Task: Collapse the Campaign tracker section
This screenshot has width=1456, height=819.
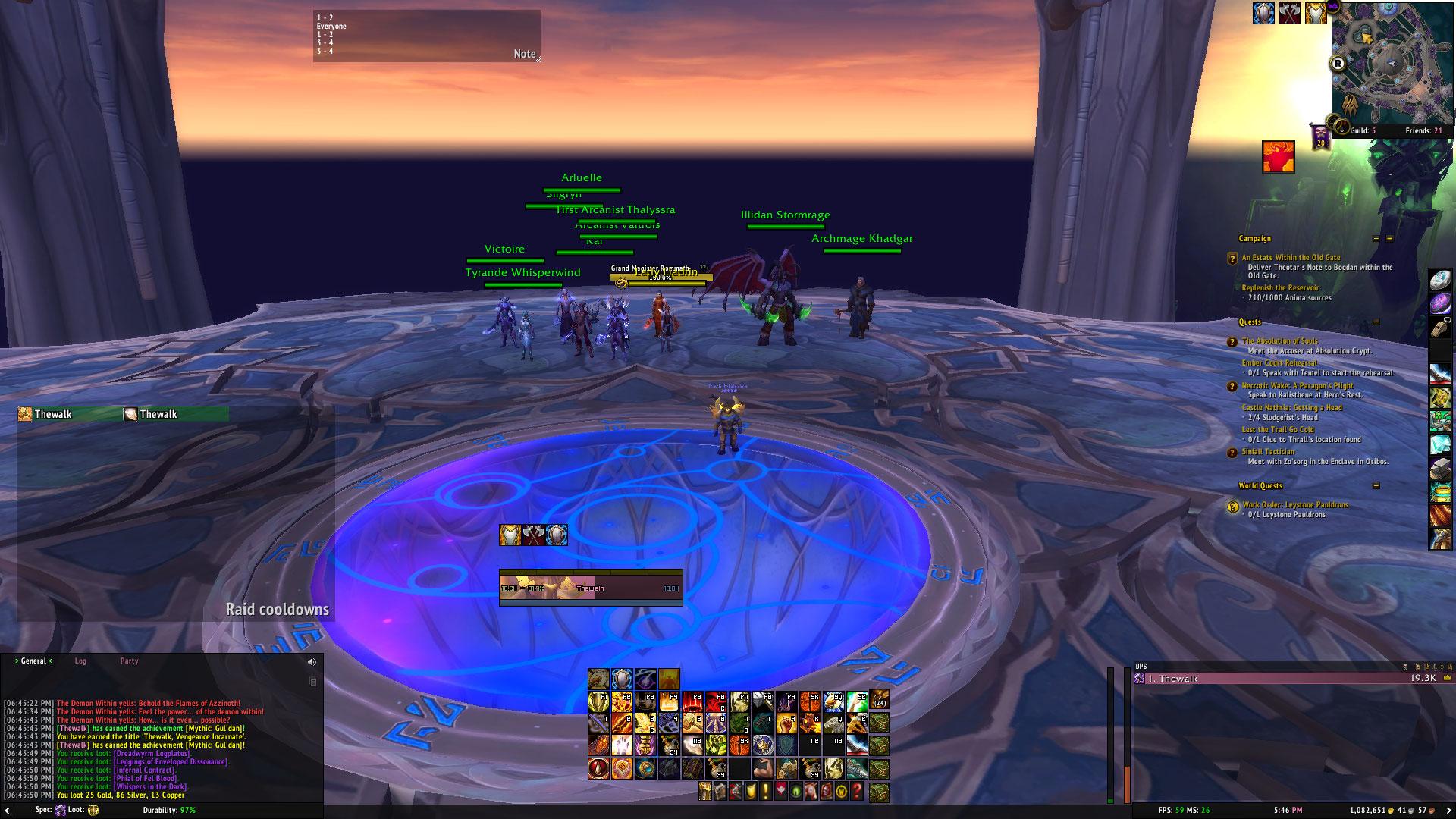Action: click(1376, 239)
